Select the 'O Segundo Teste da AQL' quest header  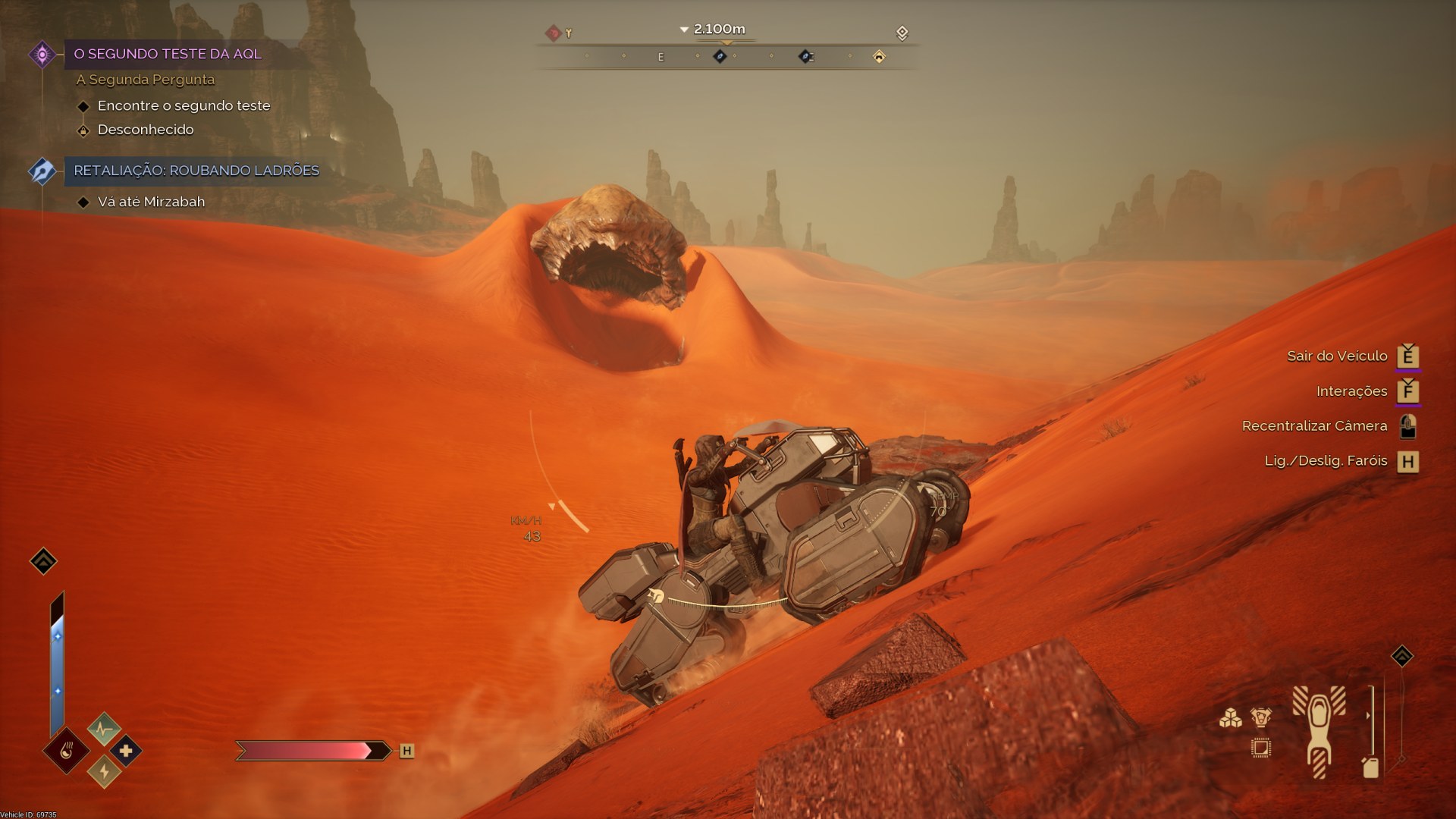(x=168, y=54)
